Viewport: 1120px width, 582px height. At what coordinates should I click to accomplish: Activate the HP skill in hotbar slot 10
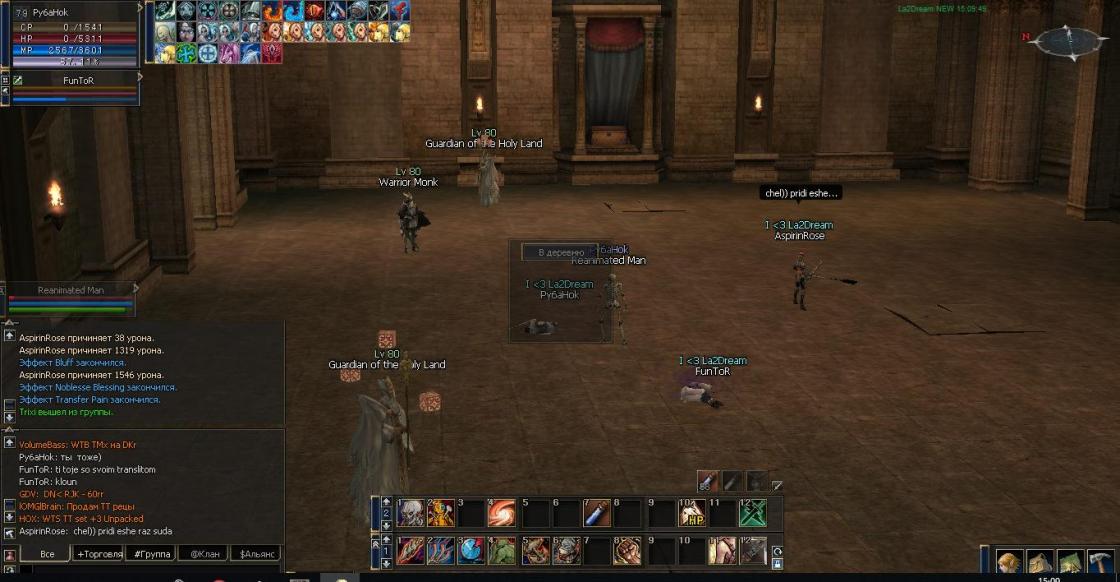coord(691,514)
